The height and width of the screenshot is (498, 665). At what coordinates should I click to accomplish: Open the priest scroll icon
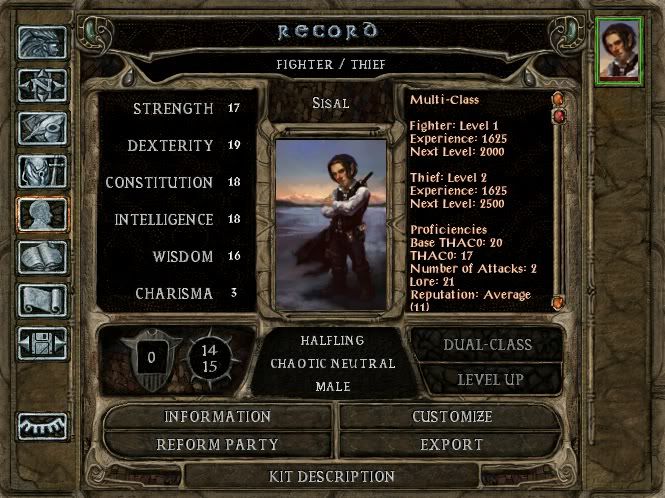click(x=42, y=300)
